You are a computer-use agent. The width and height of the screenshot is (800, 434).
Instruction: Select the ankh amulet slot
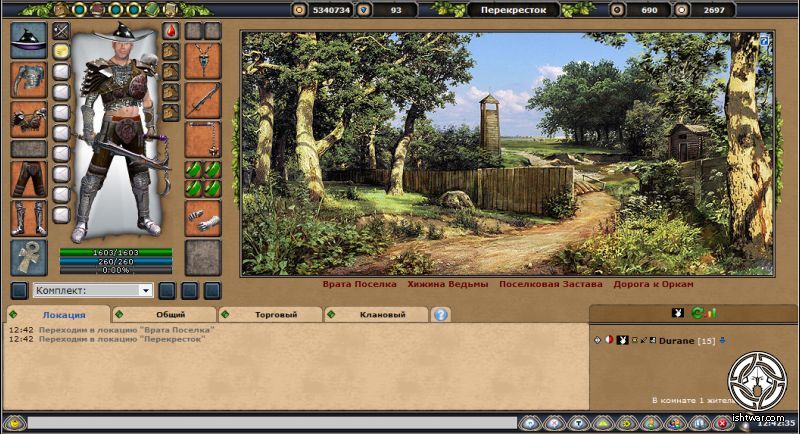(x=28, y=256)
